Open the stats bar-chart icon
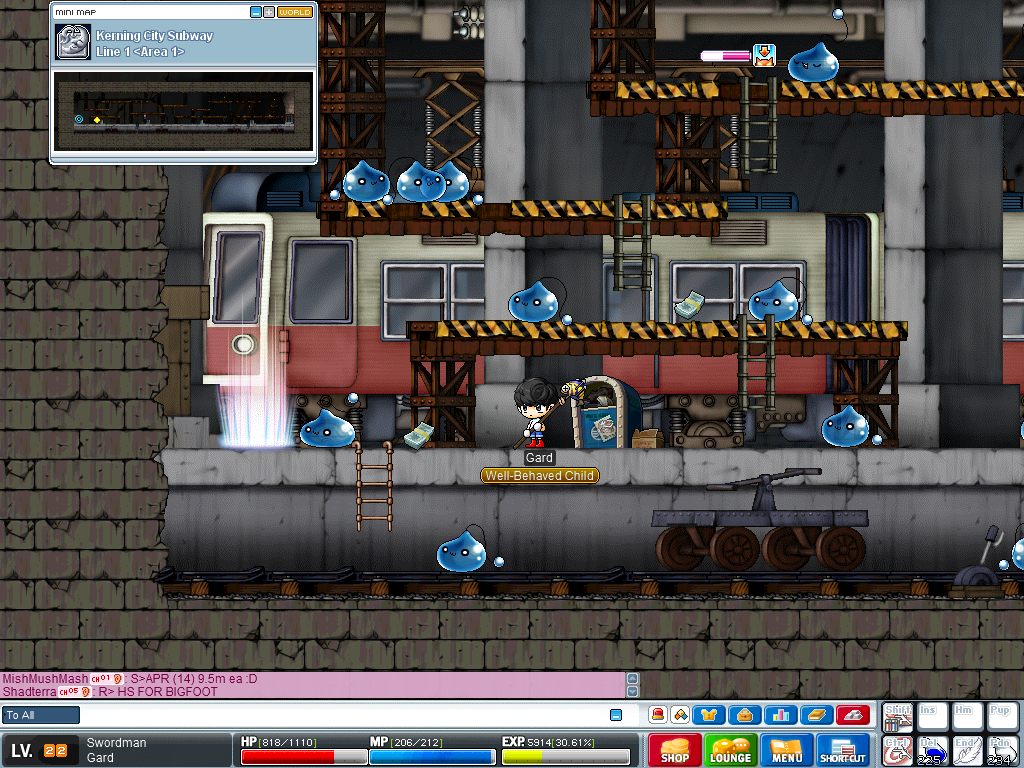 pos(780,715)
